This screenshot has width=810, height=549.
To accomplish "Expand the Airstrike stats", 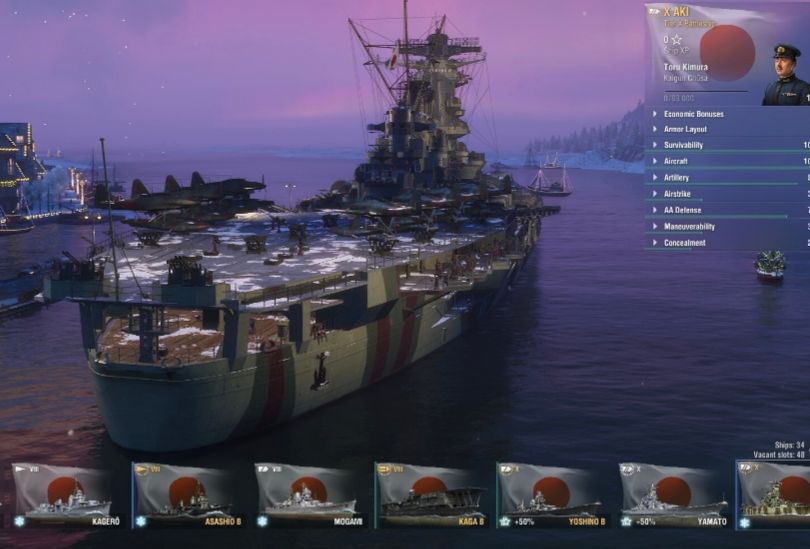I will 677,194.
